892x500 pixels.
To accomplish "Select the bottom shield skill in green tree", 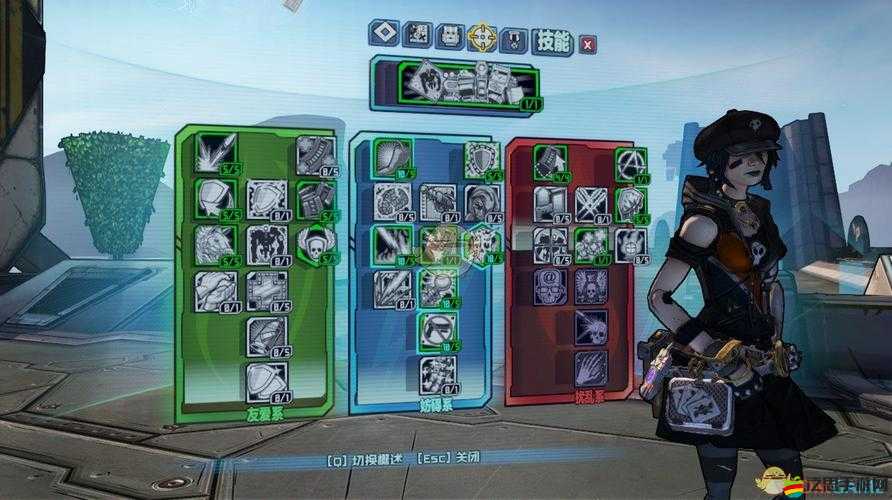I will (x=265, y=378).
